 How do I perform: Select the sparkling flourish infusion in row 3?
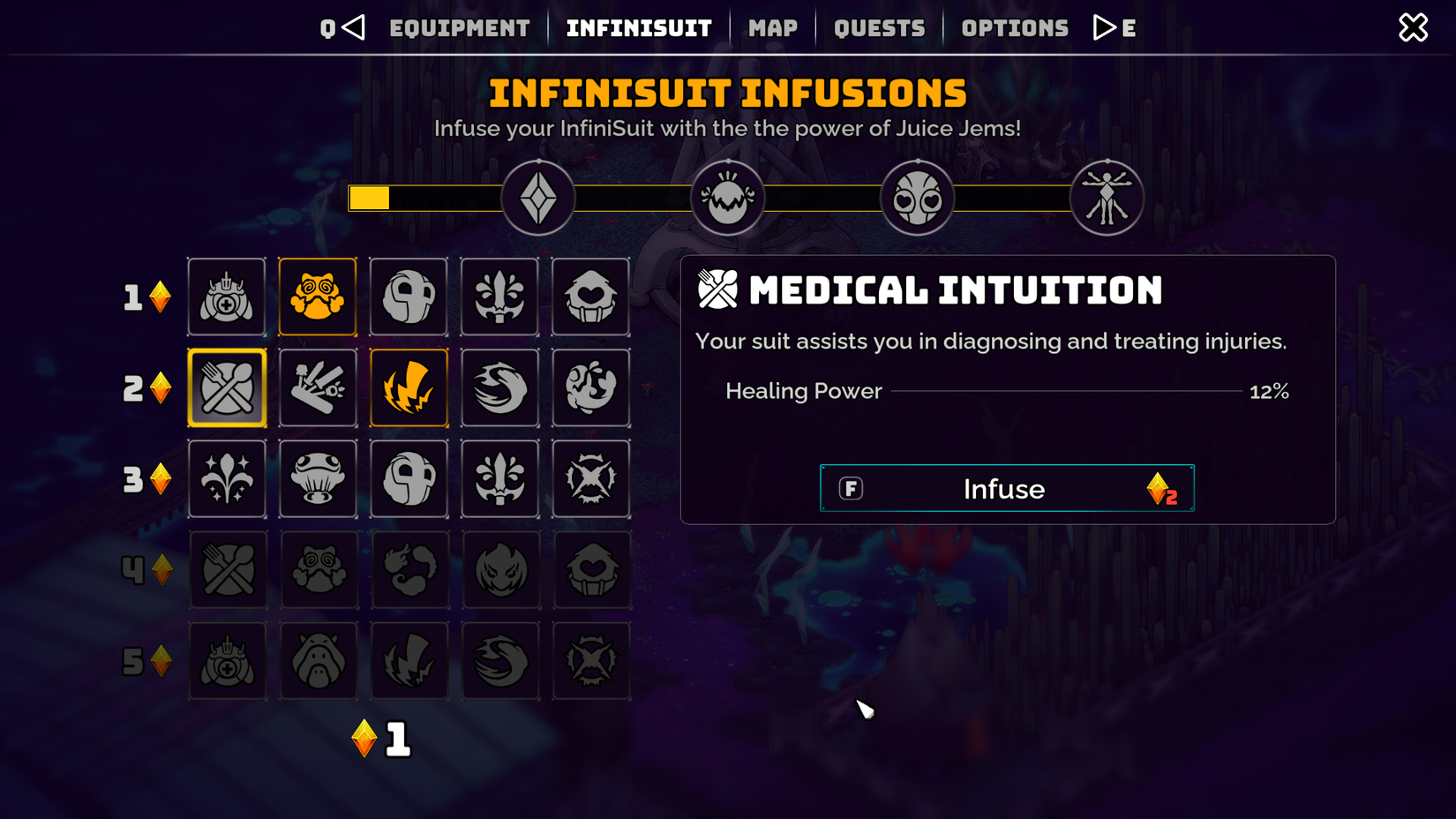tap(227, 478)
